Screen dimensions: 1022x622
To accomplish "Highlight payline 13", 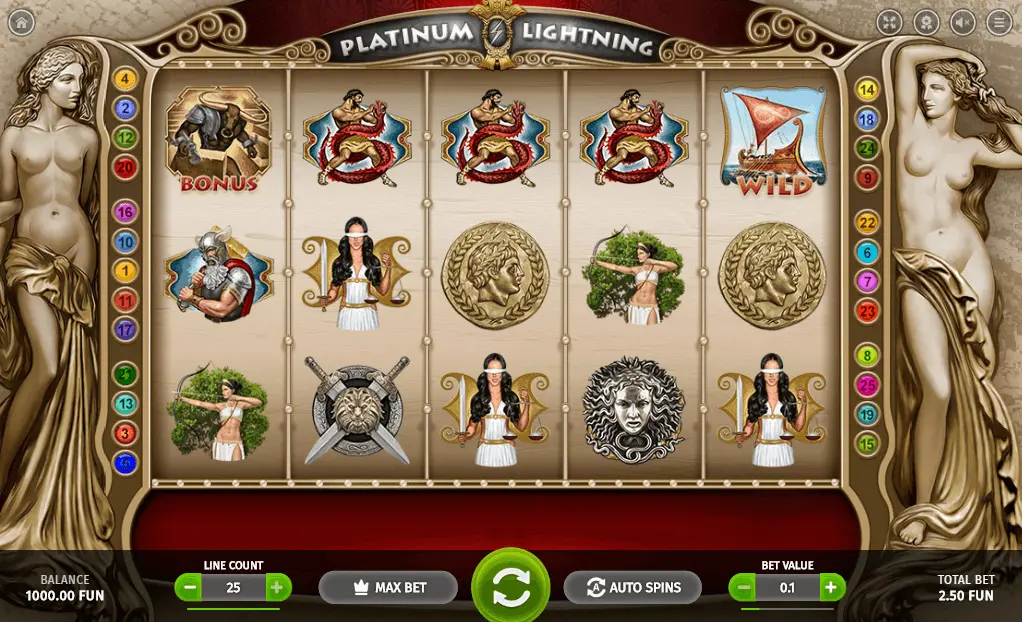I will tap(126, 404).
